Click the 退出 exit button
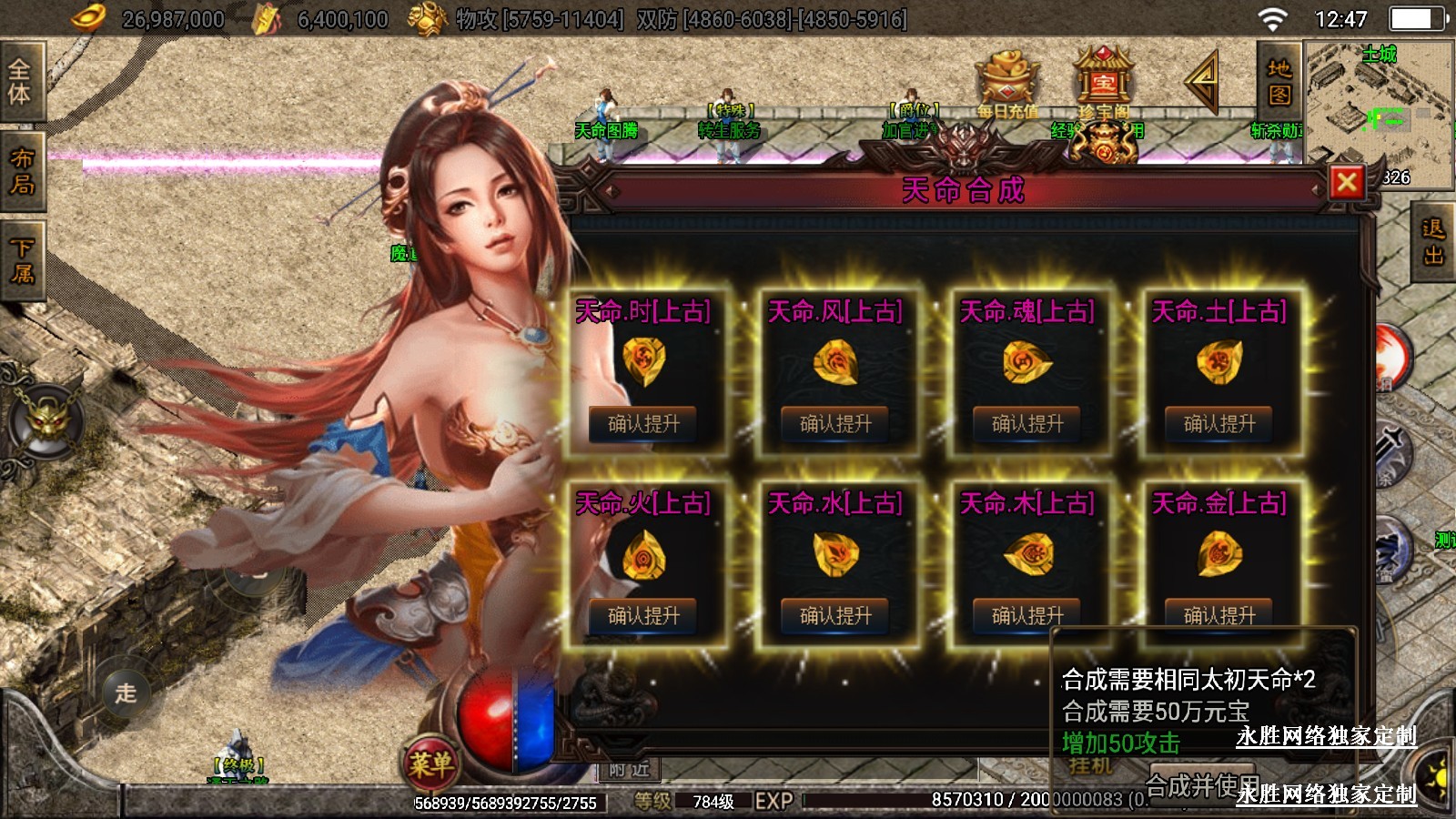Screen dimensions: 1456x819 pos(1433,243)
